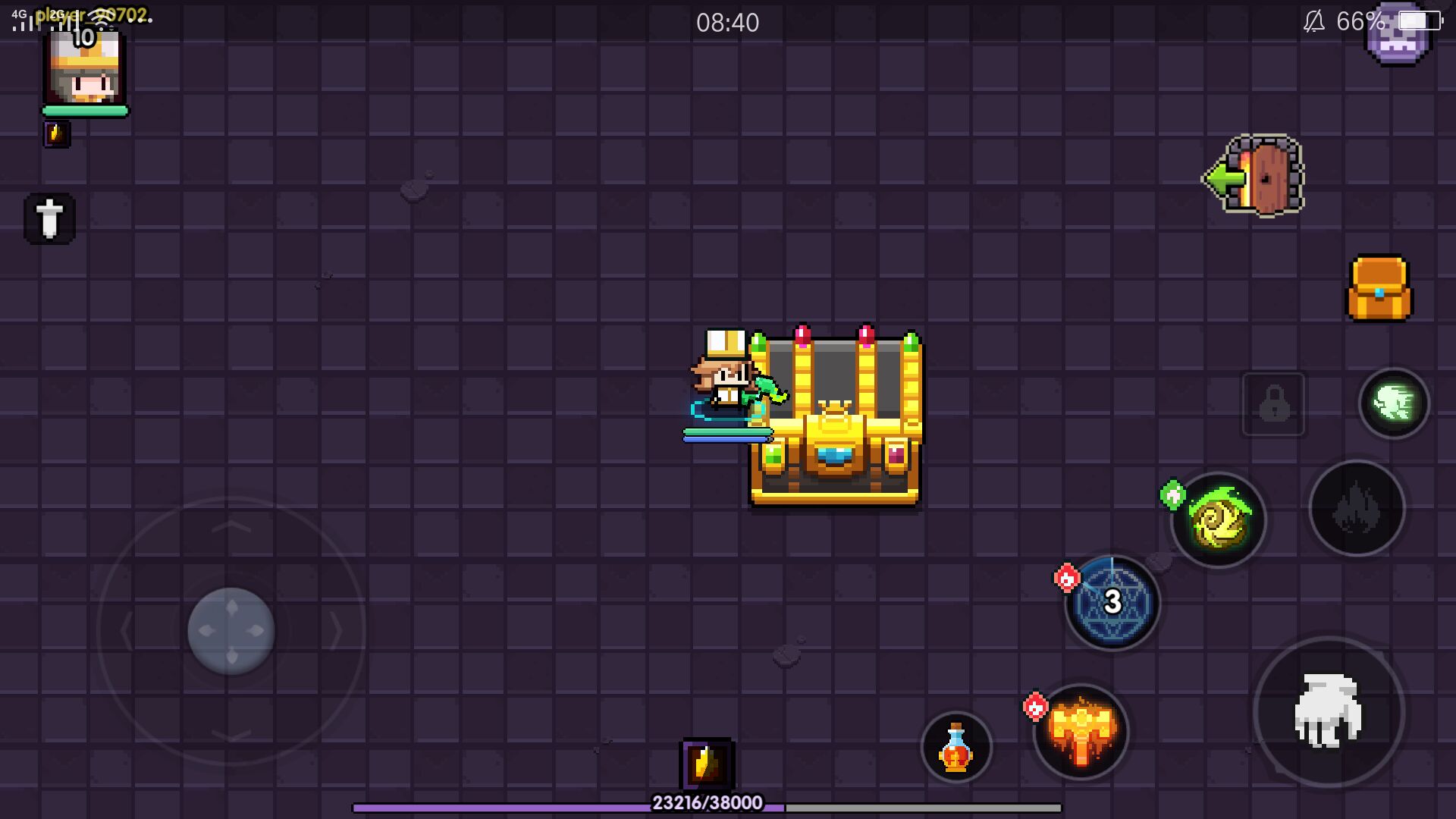Cast the blue magic circle skill
Screen dimensions: 1456x819
coord(1112,603)
